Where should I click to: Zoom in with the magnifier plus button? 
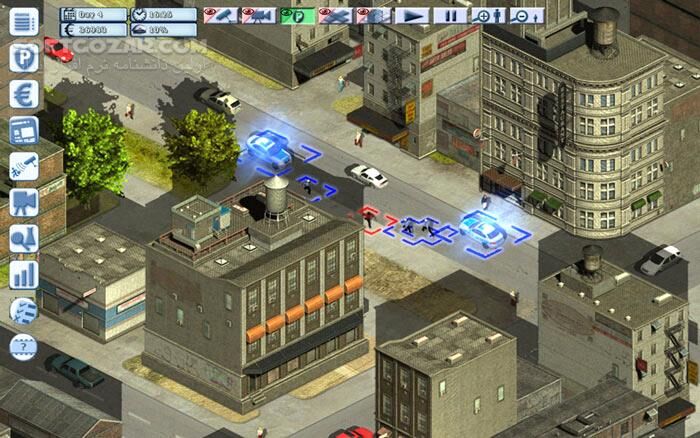(x=487, y=16)
